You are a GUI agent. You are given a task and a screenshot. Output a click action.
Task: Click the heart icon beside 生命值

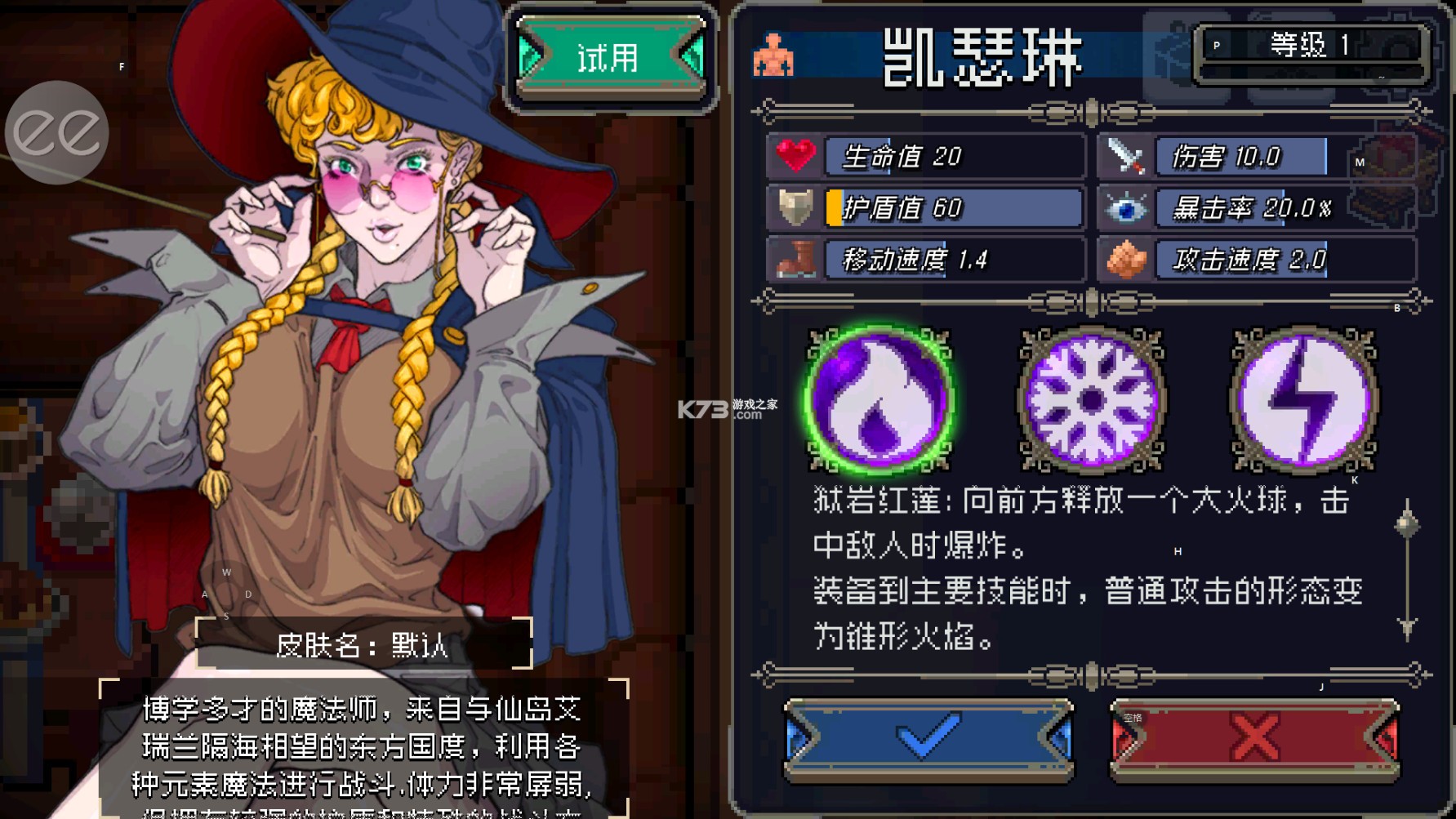[x=793, y=156]
